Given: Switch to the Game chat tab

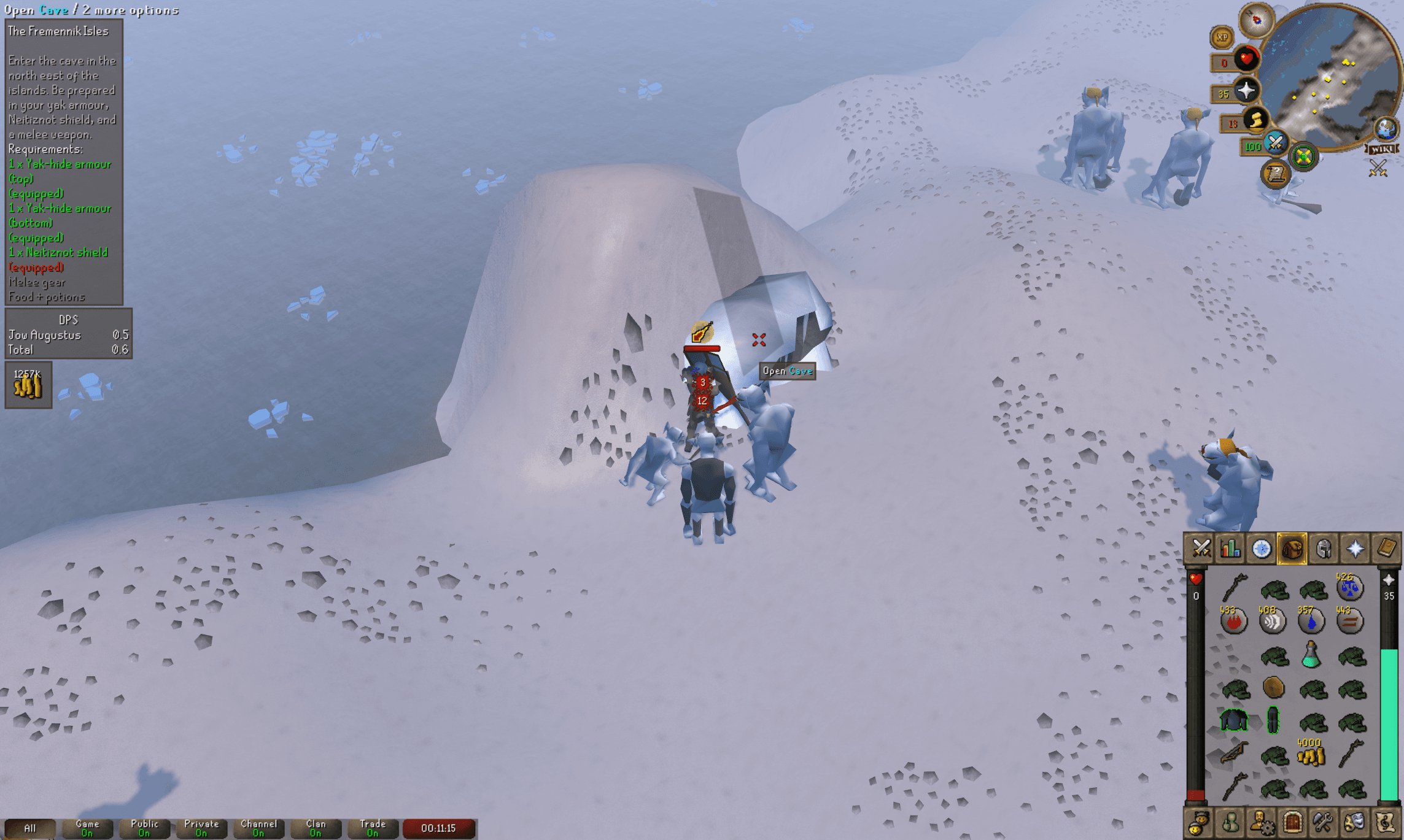Looking at the screenshot, I should tap(87, 827).
